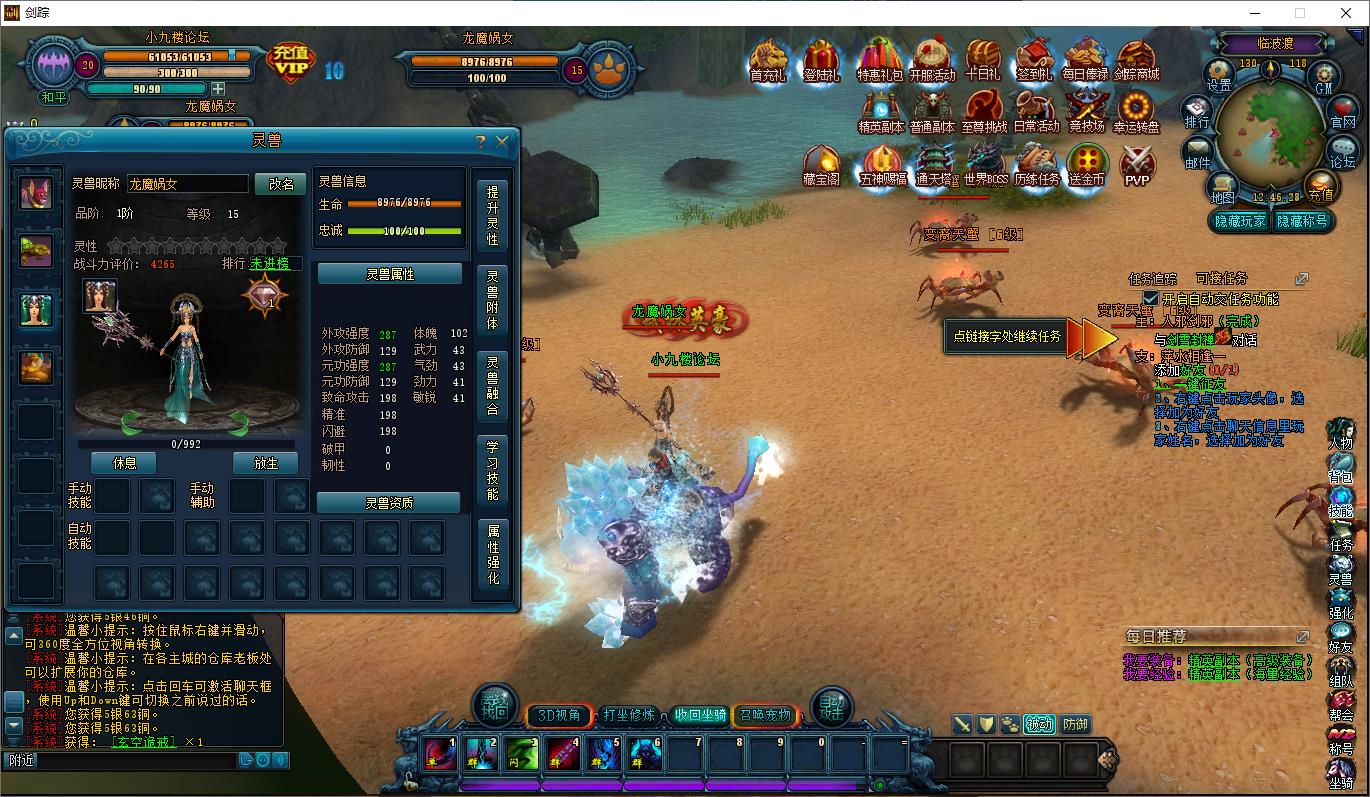This screenshot has width=1370, height=797.
Task: Toggle the auto-submit quest checkbox
Action: pos(1151,298)
